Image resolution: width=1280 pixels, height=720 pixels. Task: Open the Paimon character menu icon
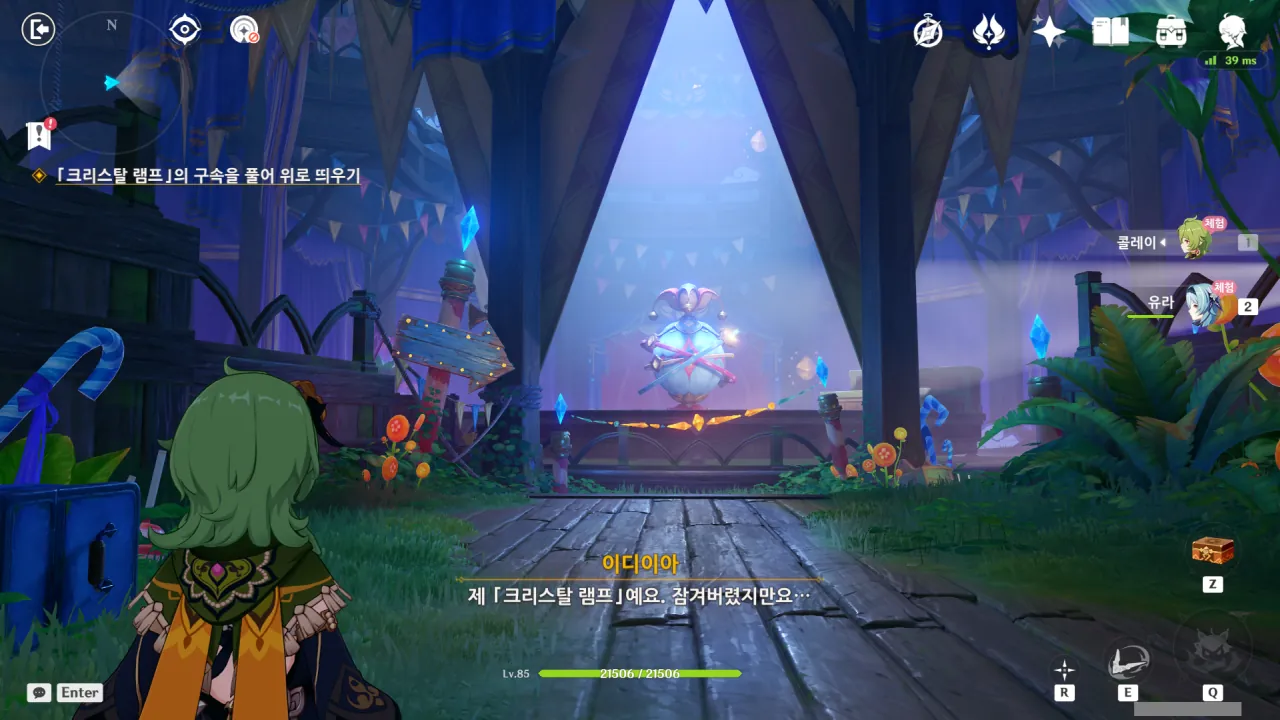pyautogui.click(x=1232, y=32)
